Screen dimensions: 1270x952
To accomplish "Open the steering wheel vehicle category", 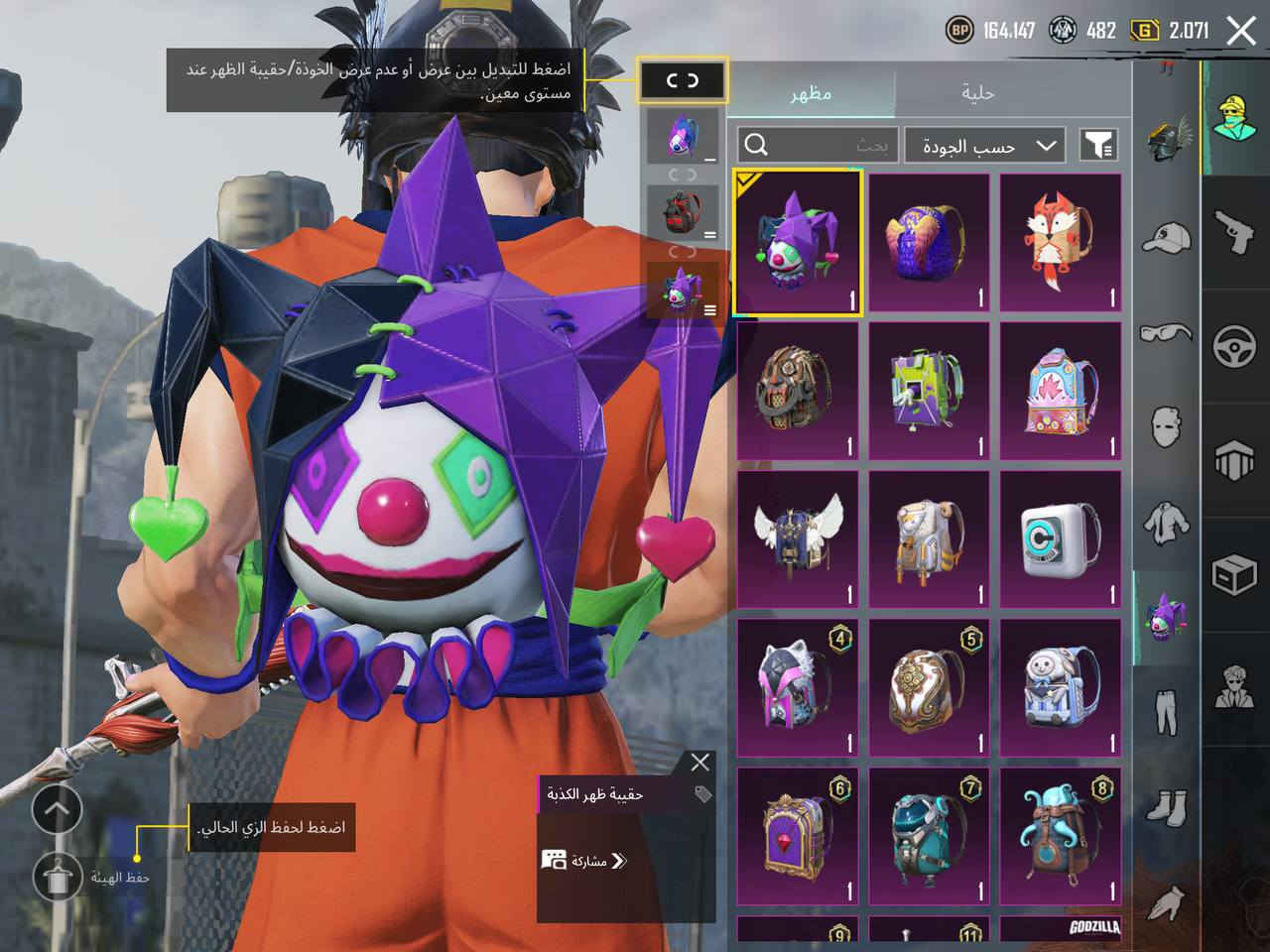I will [x=1235, y=347].
